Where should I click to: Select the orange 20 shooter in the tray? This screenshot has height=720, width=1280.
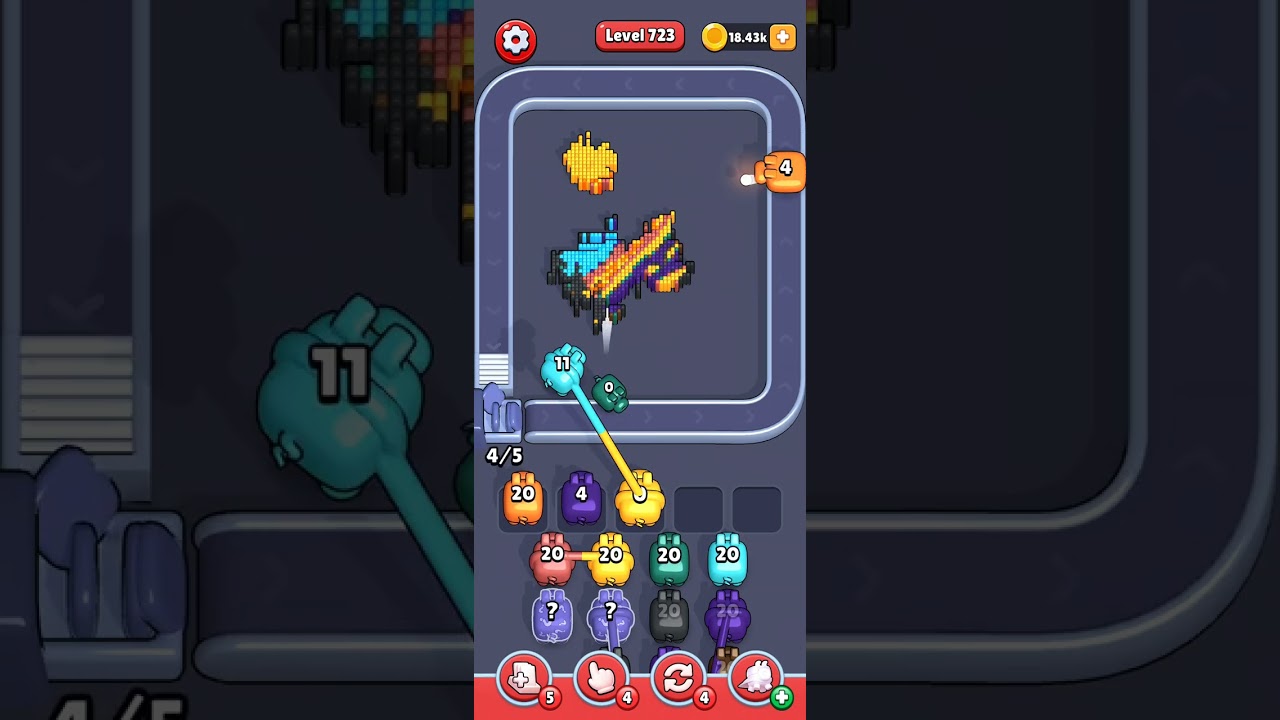[523, 500]
